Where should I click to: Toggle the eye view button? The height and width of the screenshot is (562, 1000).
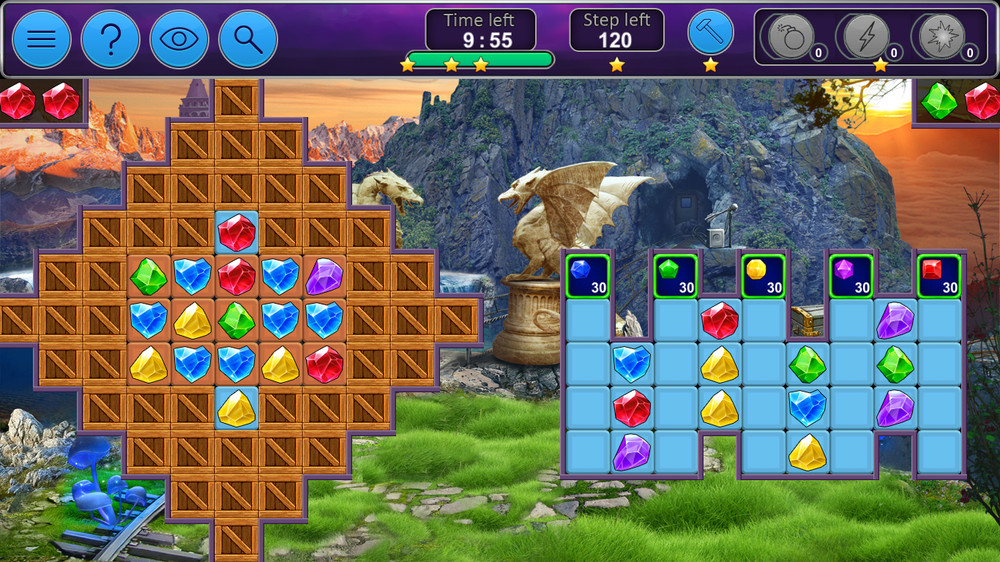click(x=179, y=39)
